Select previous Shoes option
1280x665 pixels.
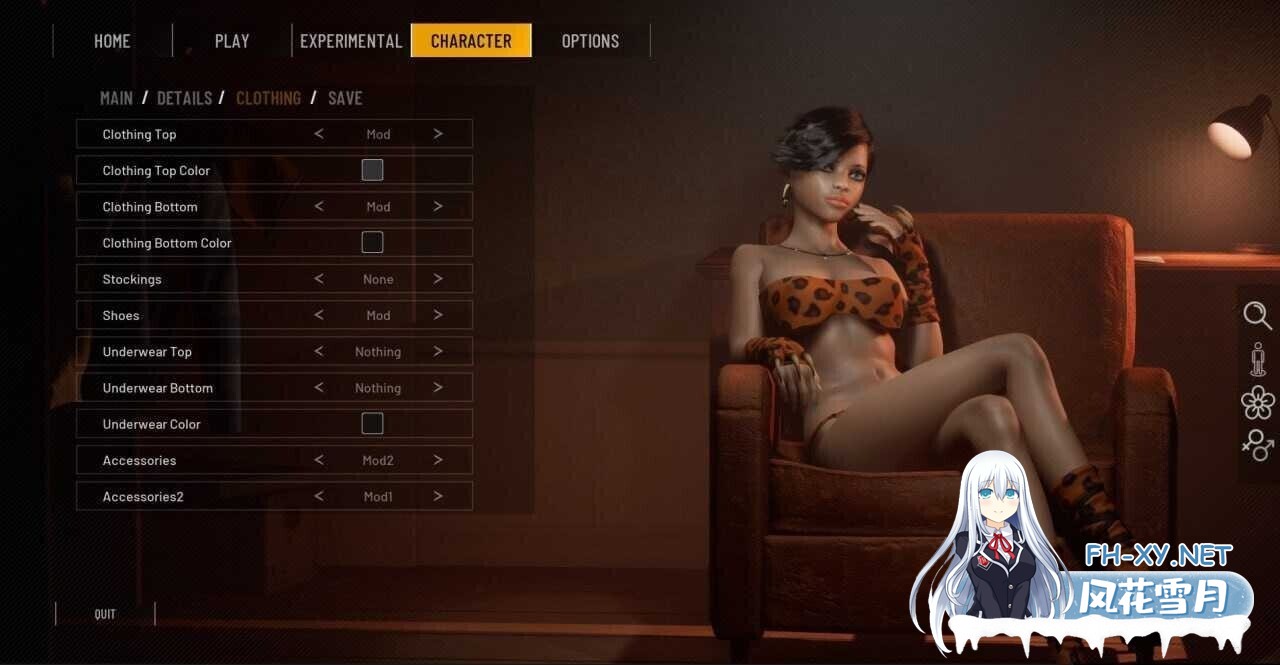coord(319,315)
